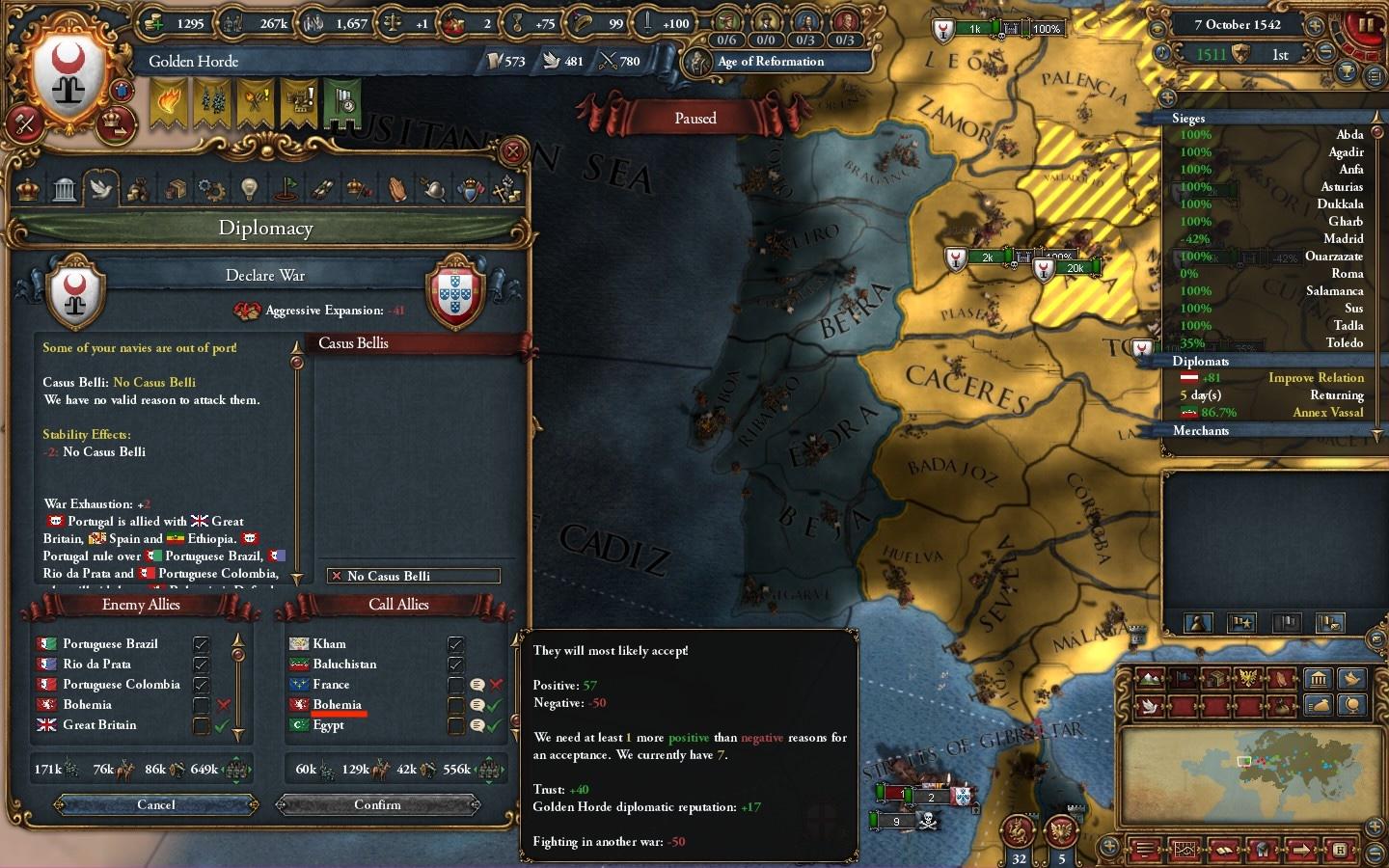1389x868 pixels.
Task: Open the Missions tab with the flag icon
Action: tap(288, 188)
